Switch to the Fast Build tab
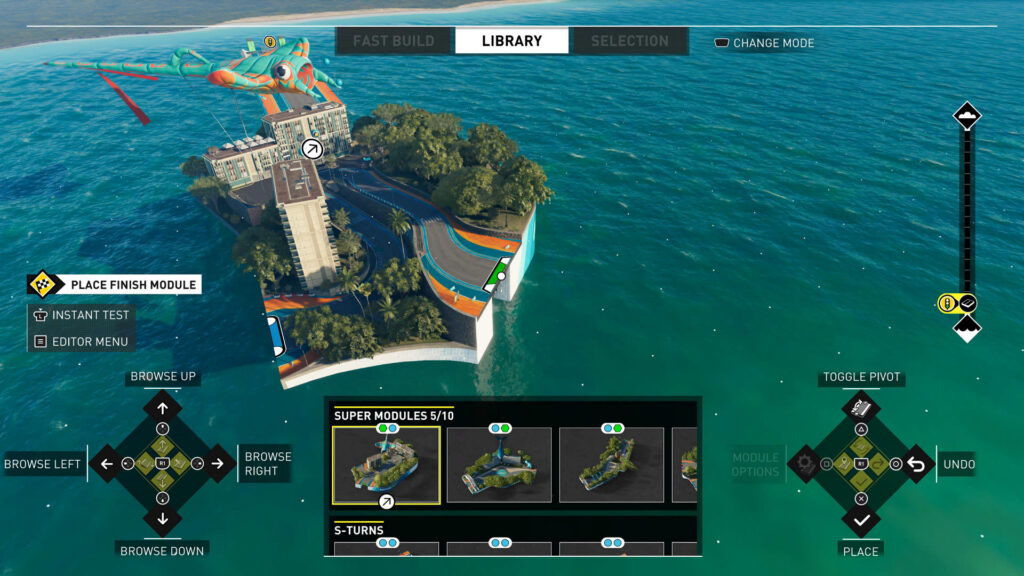Viewport: 1024px width, 576px height. coord(393,41)
